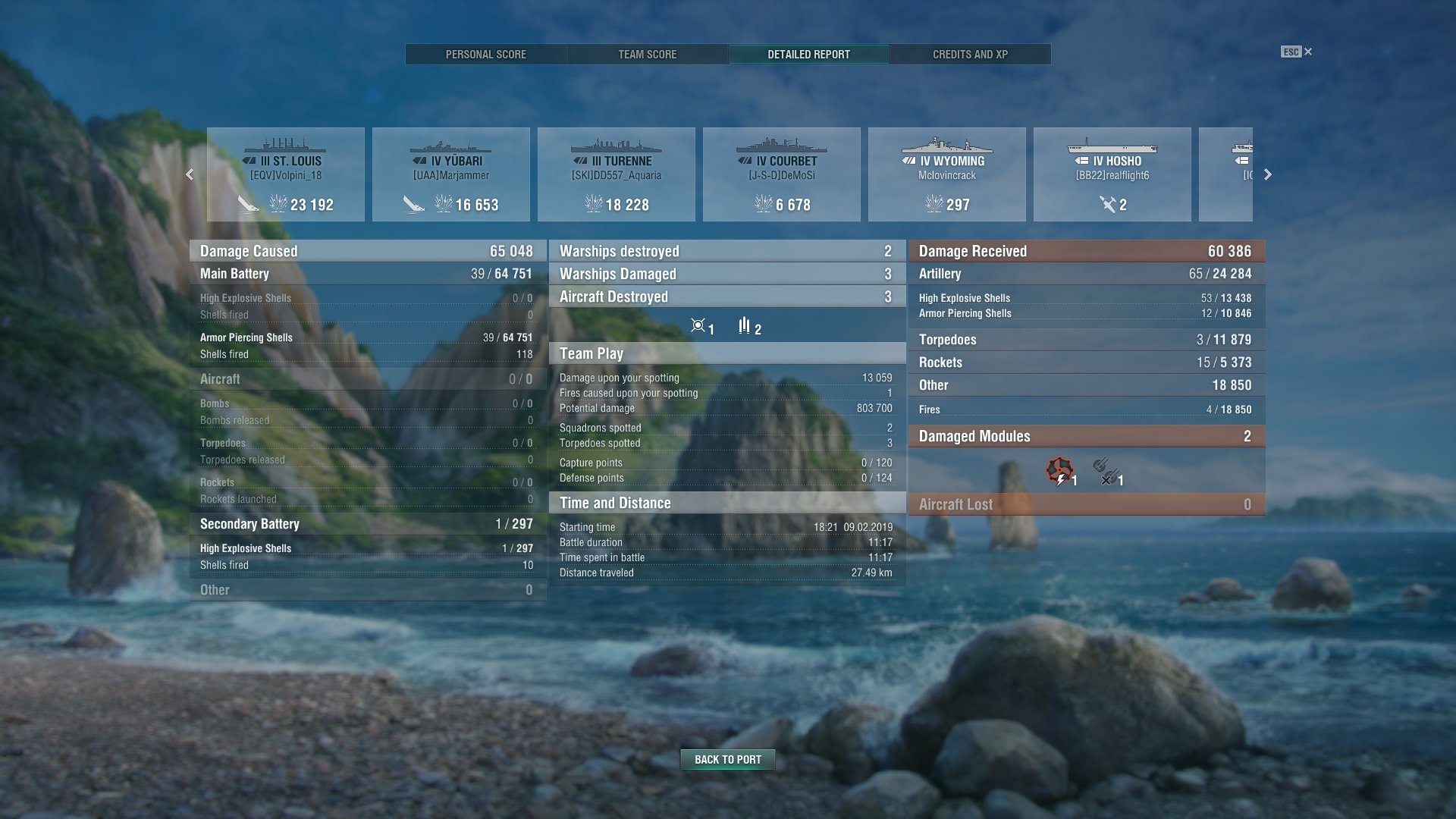Viewport: 1456px width, 819px height.
Task: Click the Back to Port button
Action: [727, 759]
